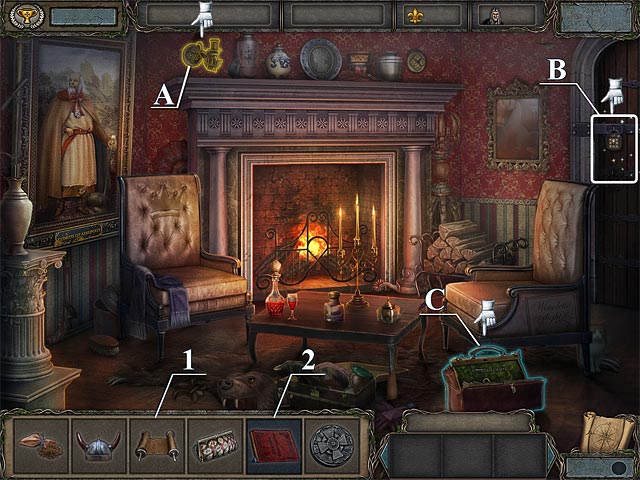The image size is (640, 480).
Task: Pick the rolled scroll from inventory
Action: [157, 446]
